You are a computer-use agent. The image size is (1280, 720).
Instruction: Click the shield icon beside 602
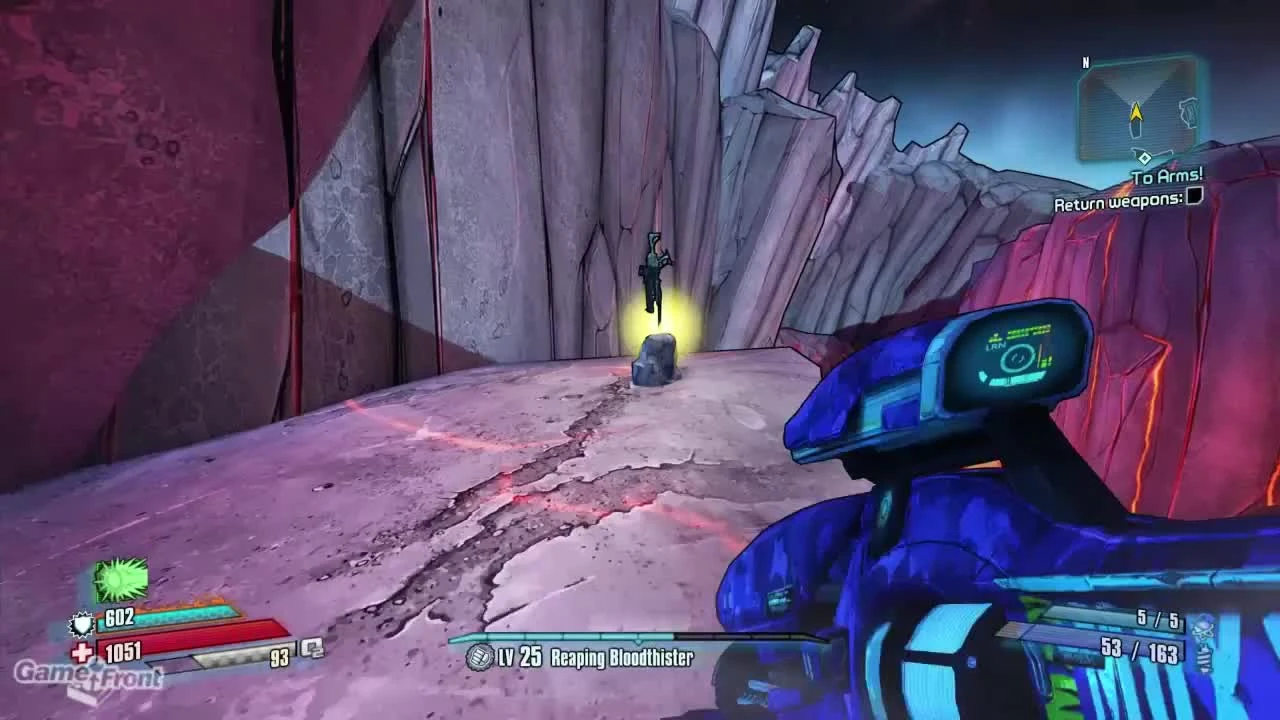[84, 625]
